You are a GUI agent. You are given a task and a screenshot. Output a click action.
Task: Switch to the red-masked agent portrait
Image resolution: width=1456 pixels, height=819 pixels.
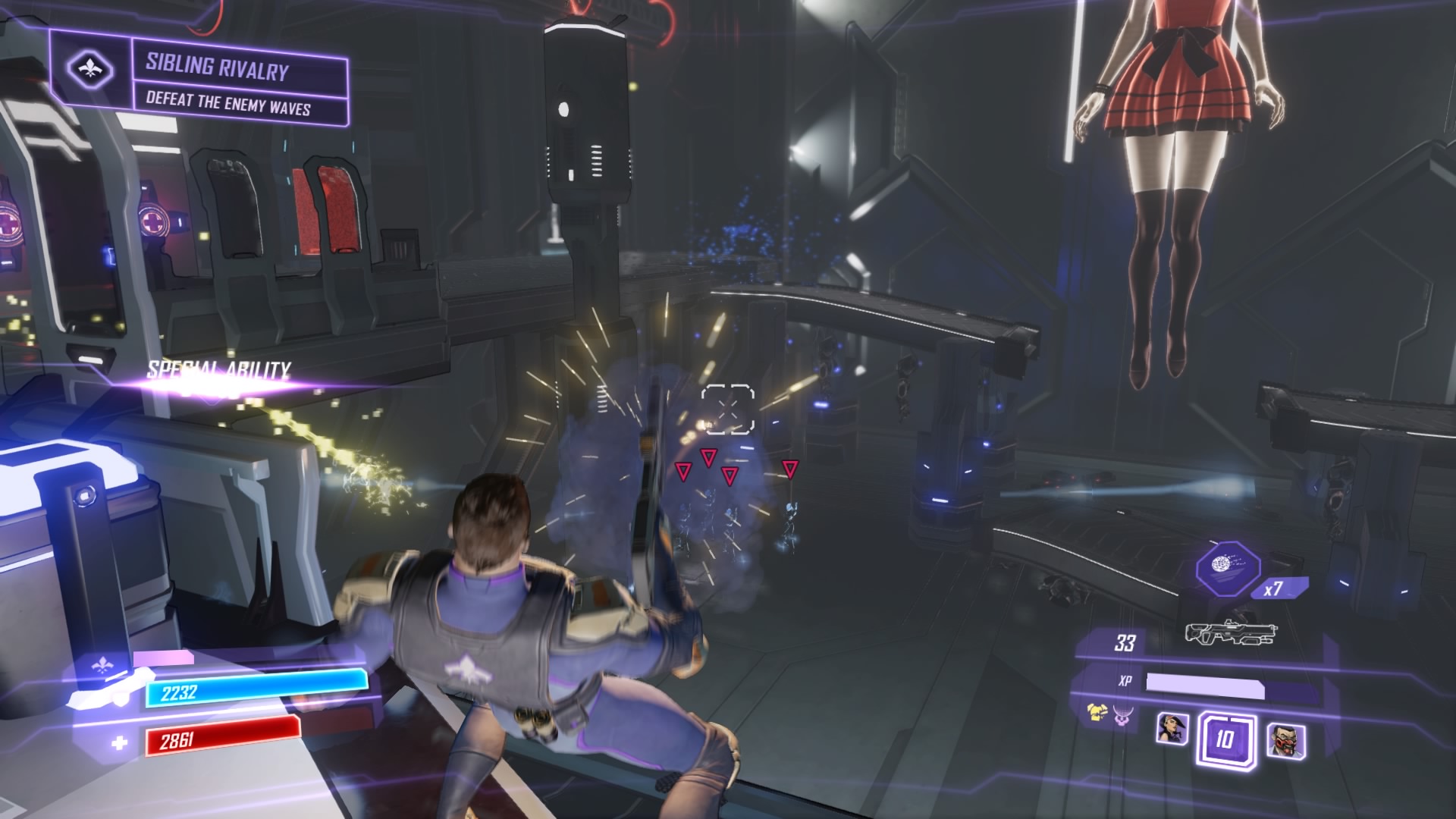point(1285,739)
